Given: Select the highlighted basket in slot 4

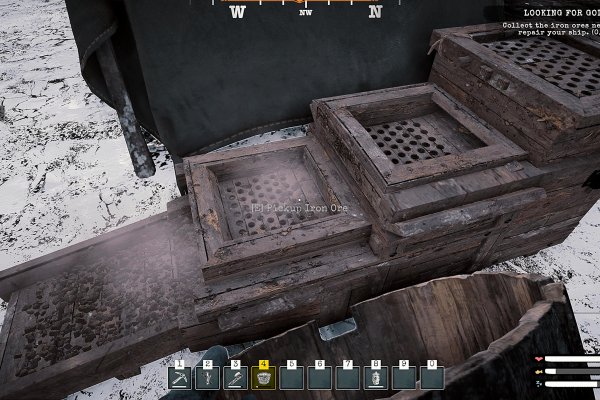Looking at the screenshot, I should (264, 378).
